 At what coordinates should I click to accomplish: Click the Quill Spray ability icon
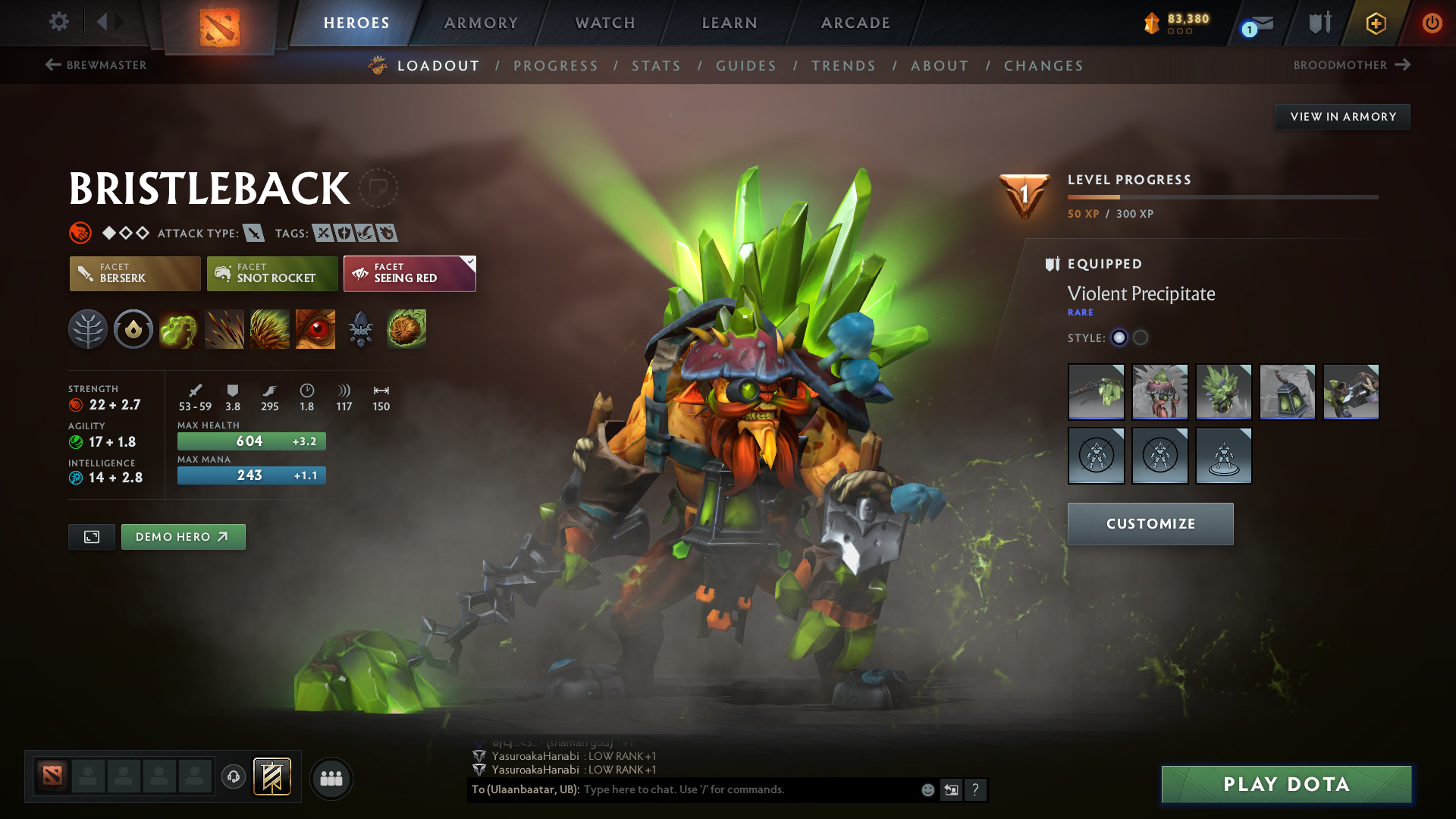[224, 329]
